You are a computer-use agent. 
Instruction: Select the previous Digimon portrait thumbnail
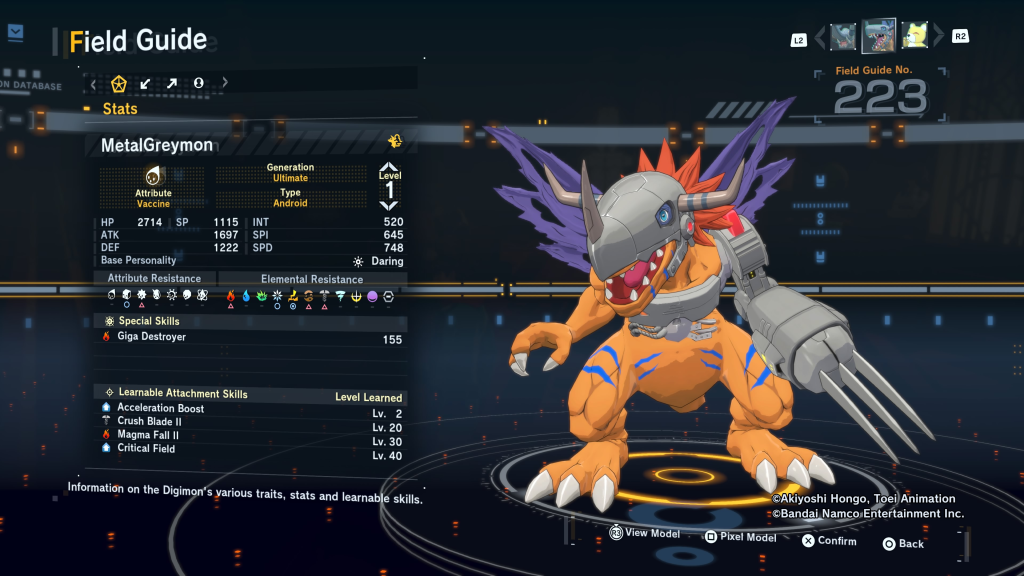pos(842,37)
